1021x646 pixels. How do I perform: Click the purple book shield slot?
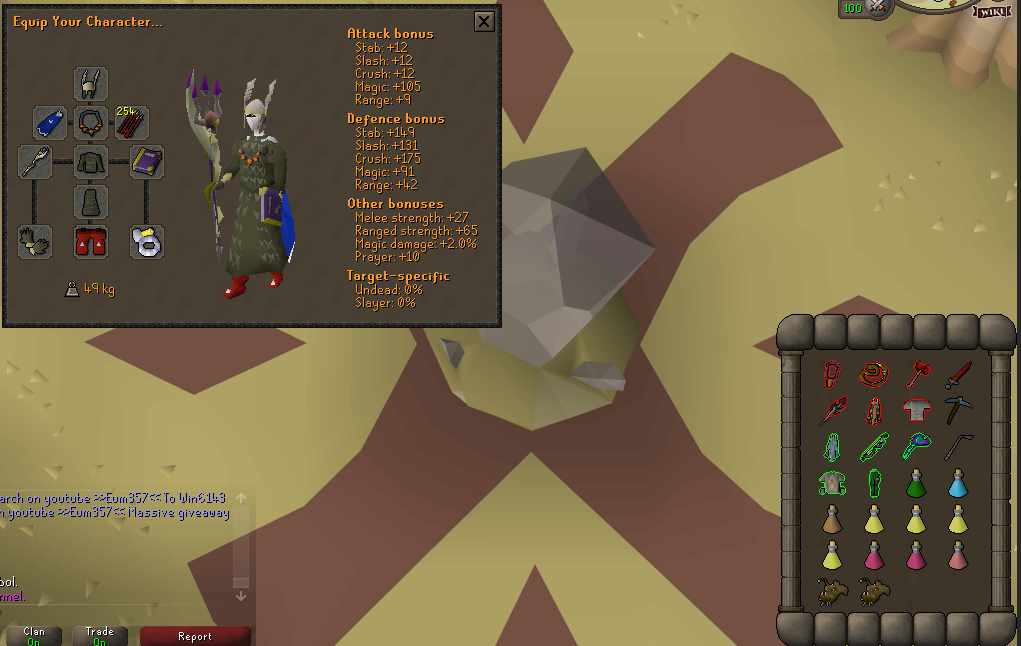(147, 162)
